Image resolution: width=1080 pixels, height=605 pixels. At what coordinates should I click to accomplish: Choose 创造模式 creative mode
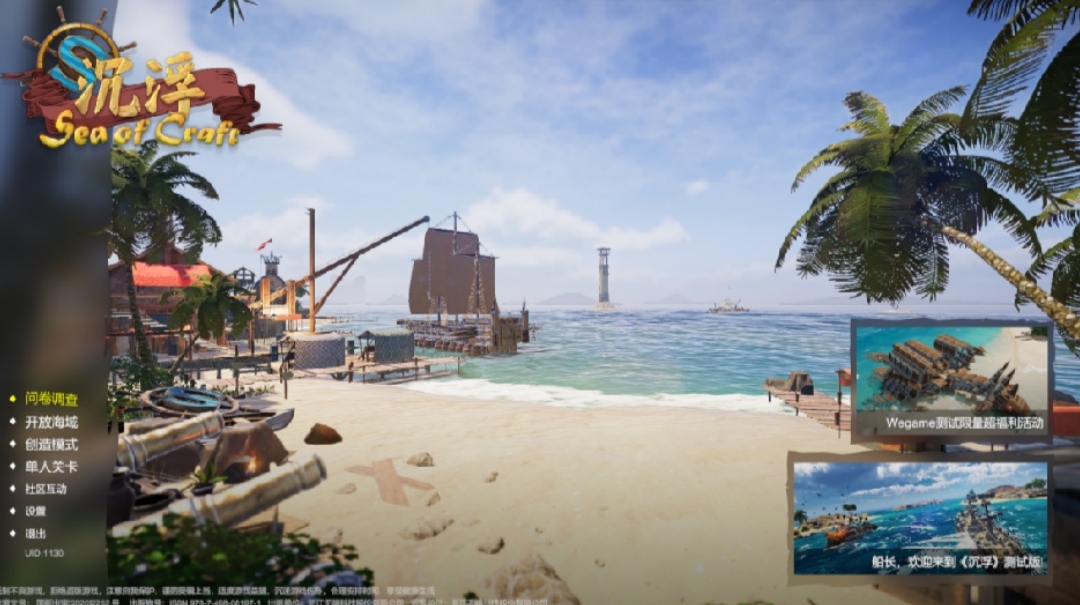click(x=51, y=444)
